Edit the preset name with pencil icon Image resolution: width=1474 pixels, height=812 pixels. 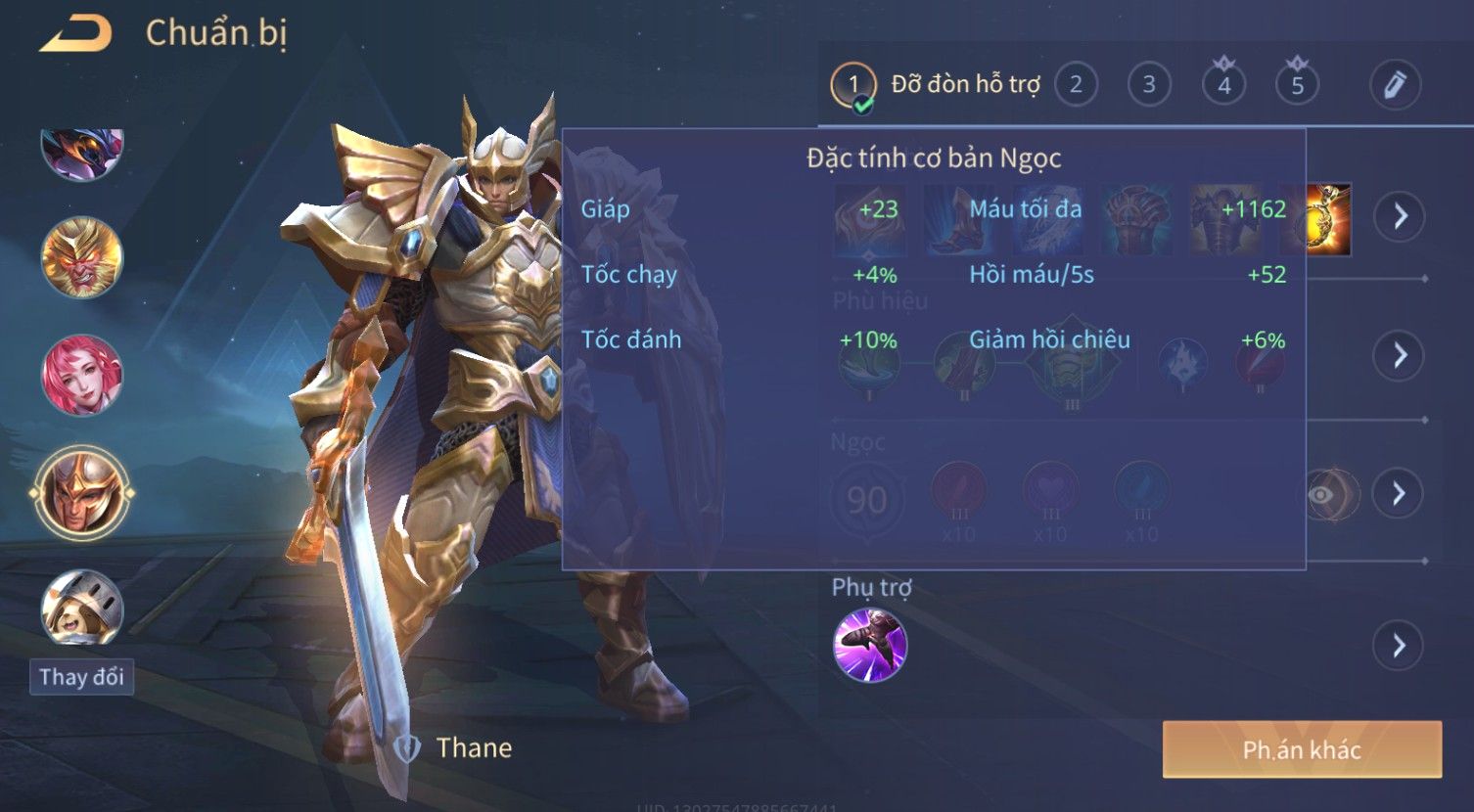click(1395, 85)
